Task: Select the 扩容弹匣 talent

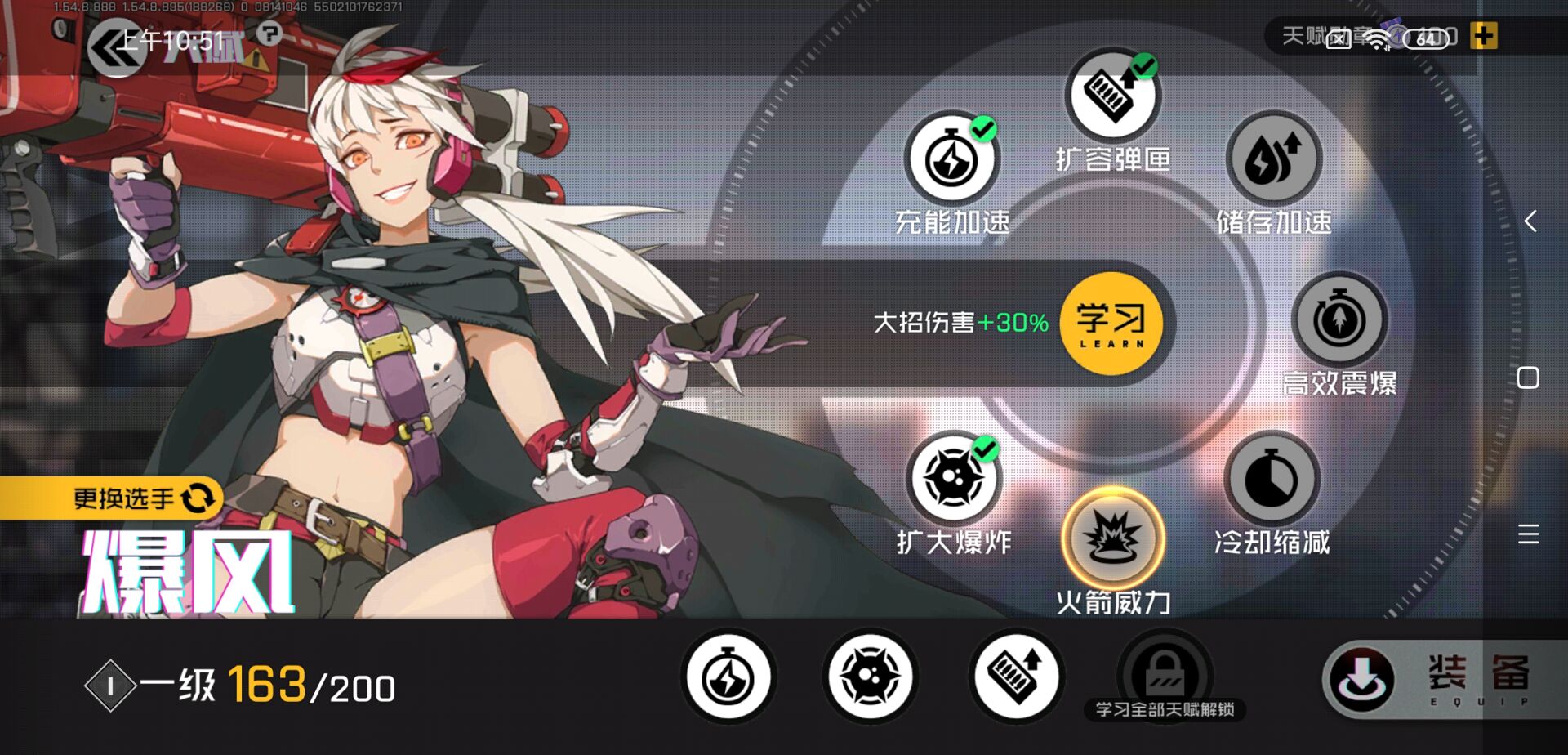Action: (1111, 96)
